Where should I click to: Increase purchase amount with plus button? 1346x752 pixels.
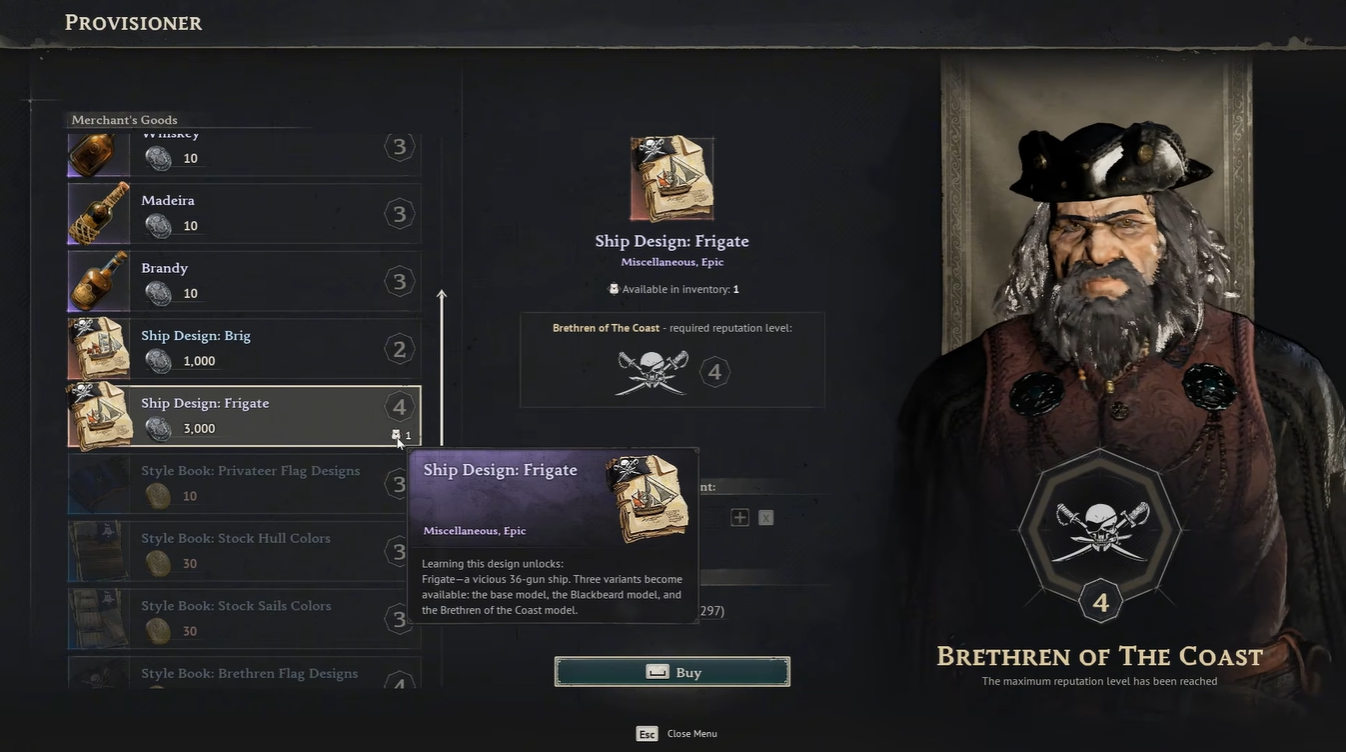tap(740, 517)
